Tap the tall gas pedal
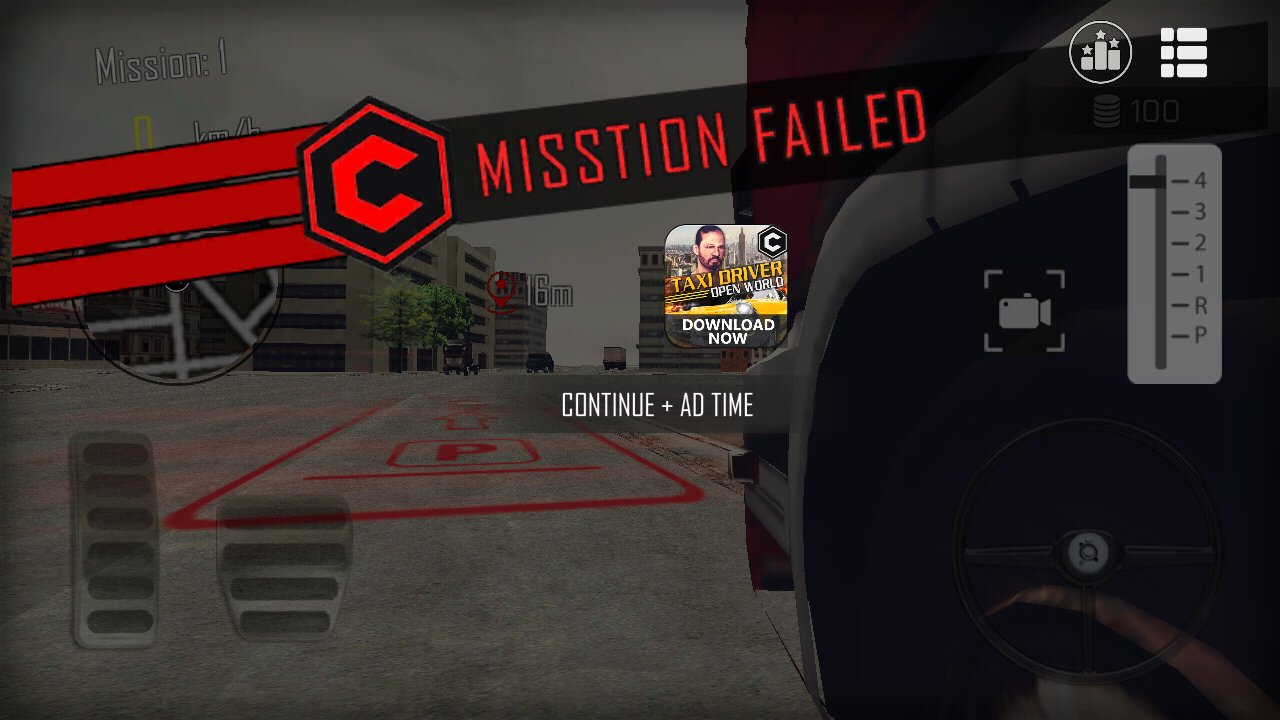 coord(115,540)
